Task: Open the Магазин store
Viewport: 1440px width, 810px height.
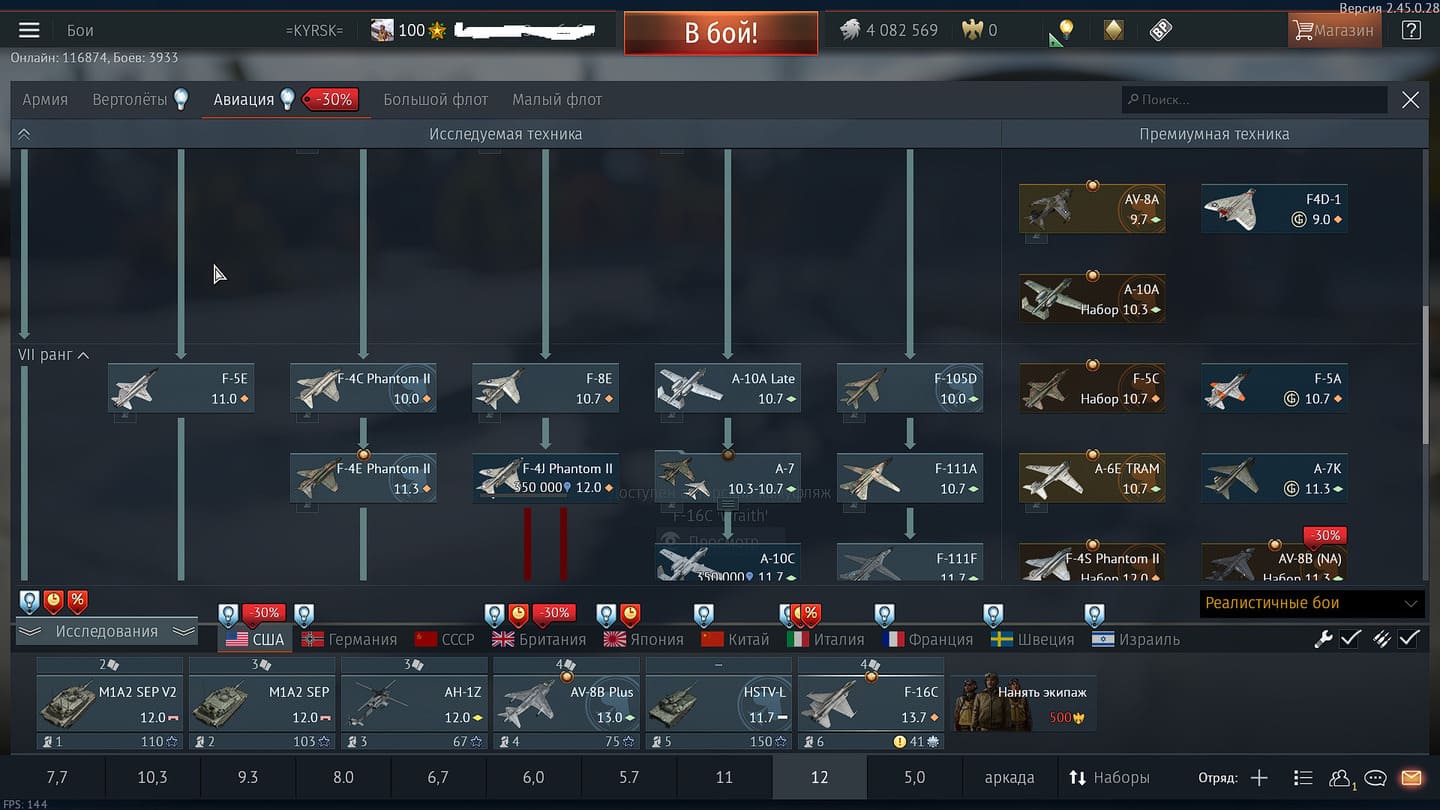Action: (x=1333, y=31)
